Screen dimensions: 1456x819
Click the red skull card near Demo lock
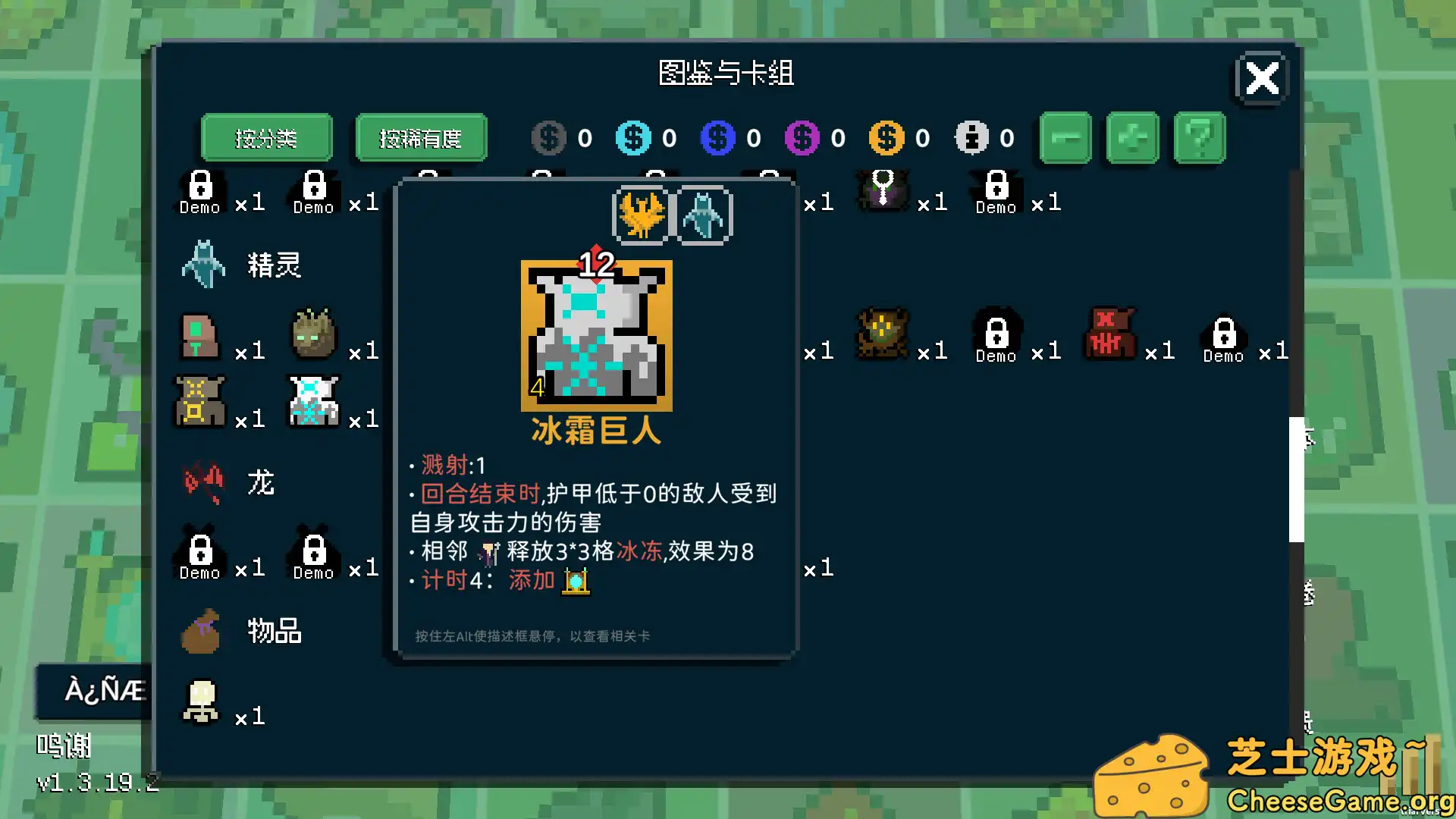1109,334
